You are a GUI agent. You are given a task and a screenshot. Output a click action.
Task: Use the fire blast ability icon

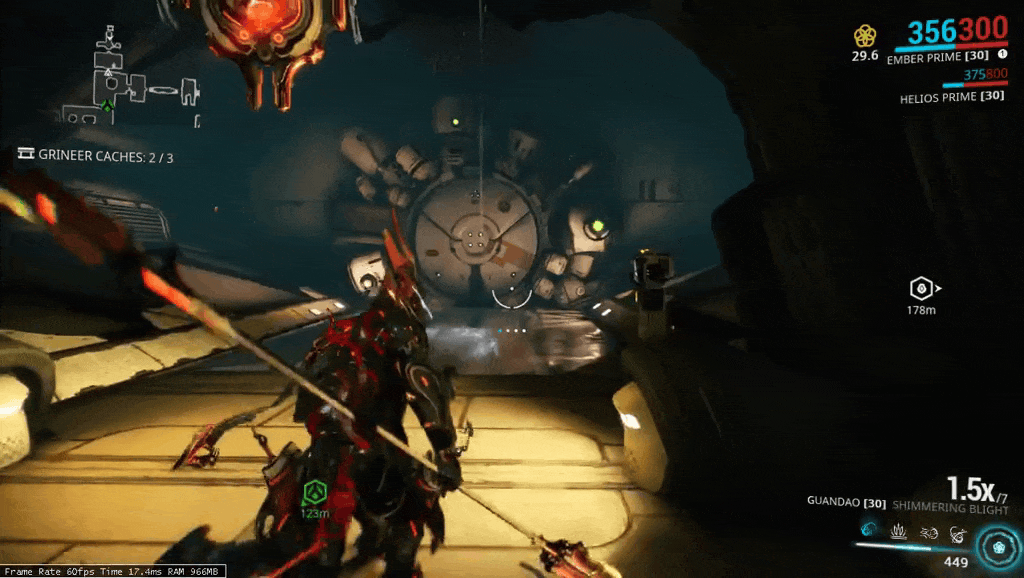(x=927, y=530)
